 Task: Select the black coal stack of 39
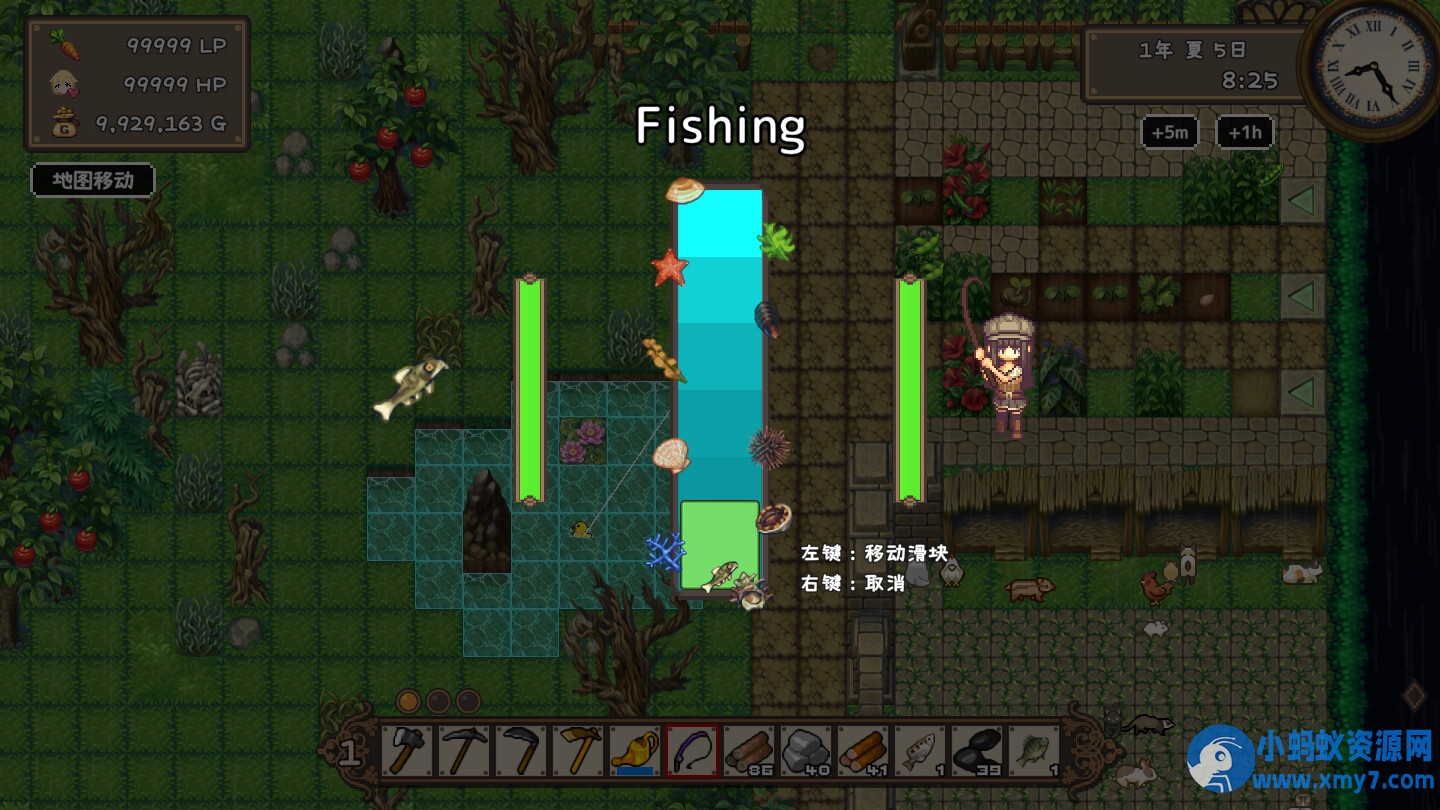[x=977, y=750]
